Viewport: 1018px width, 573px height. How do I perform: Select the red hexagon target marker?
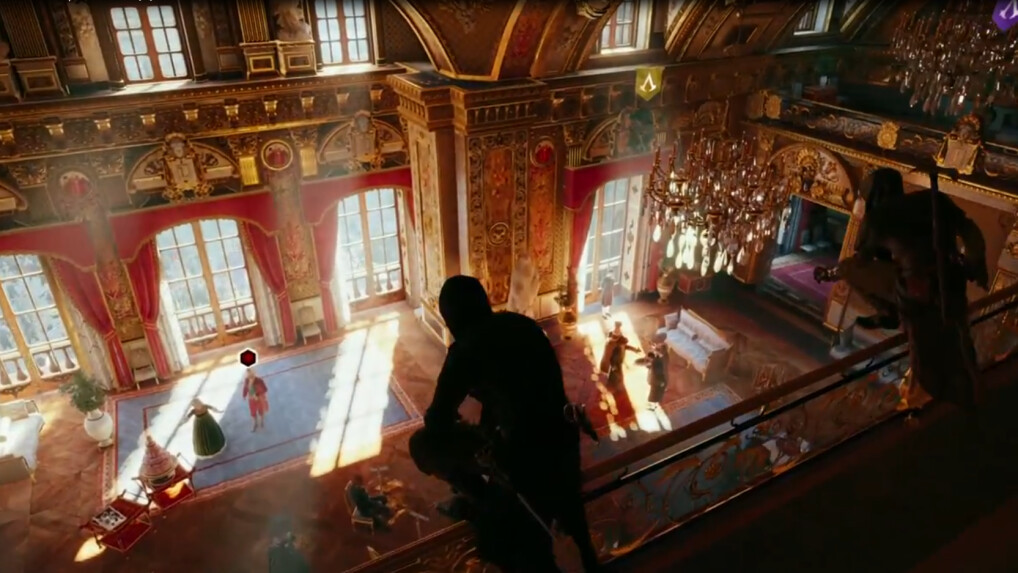[x=248, y=357]
